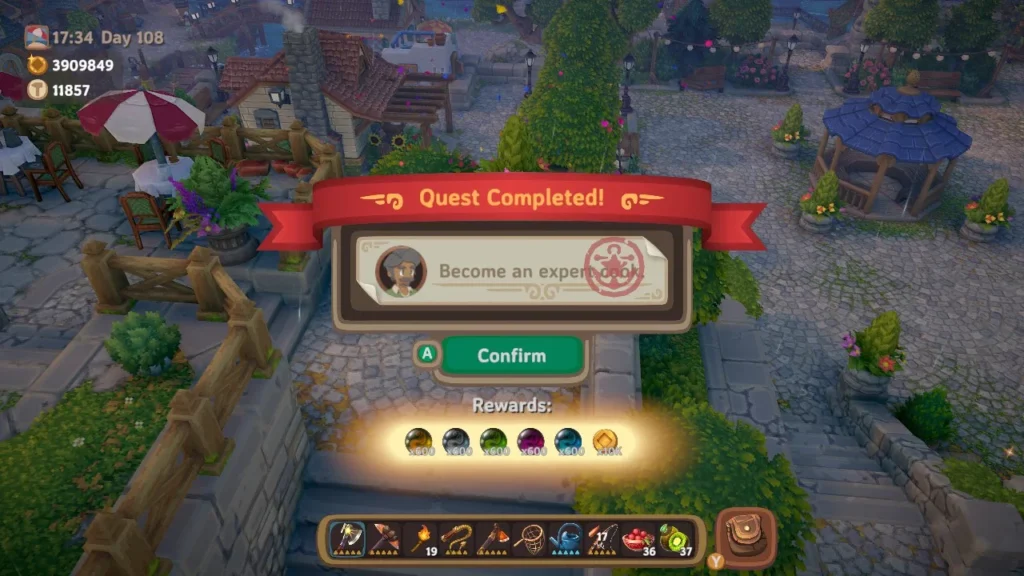Image resolution: width=1024 pixels, height=576 pixels.
Task: Inspect the green orb reward
Action: (494, 440)
